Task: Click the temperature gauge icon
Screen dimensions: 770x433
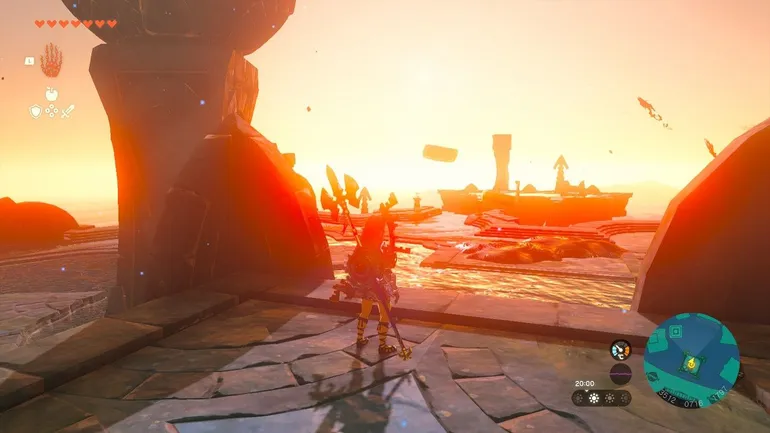Action: (620, 350)
